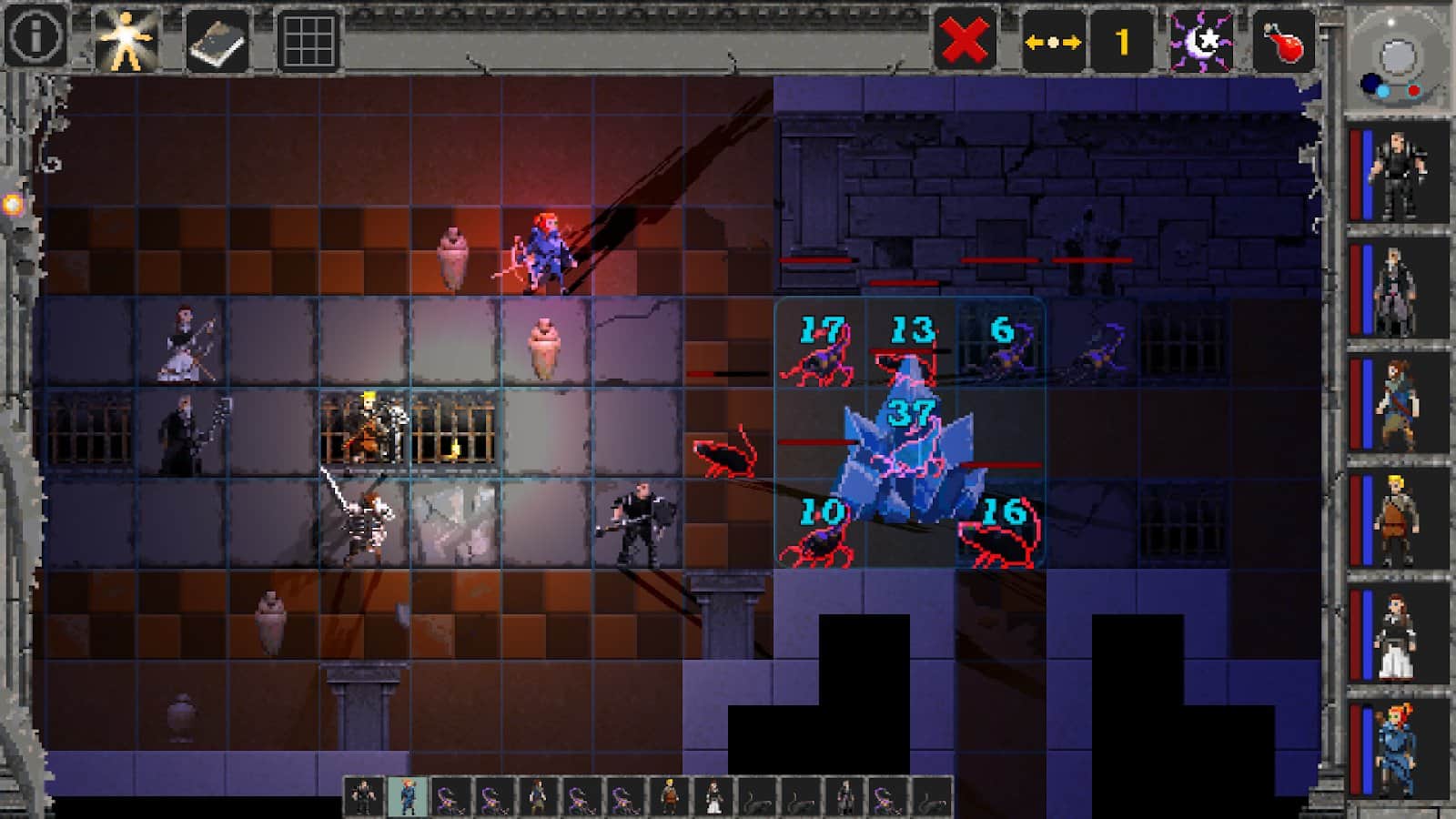The image size is (1456, 819).
Task: Use the red potion icon
Action: (x=1283, y=41)
